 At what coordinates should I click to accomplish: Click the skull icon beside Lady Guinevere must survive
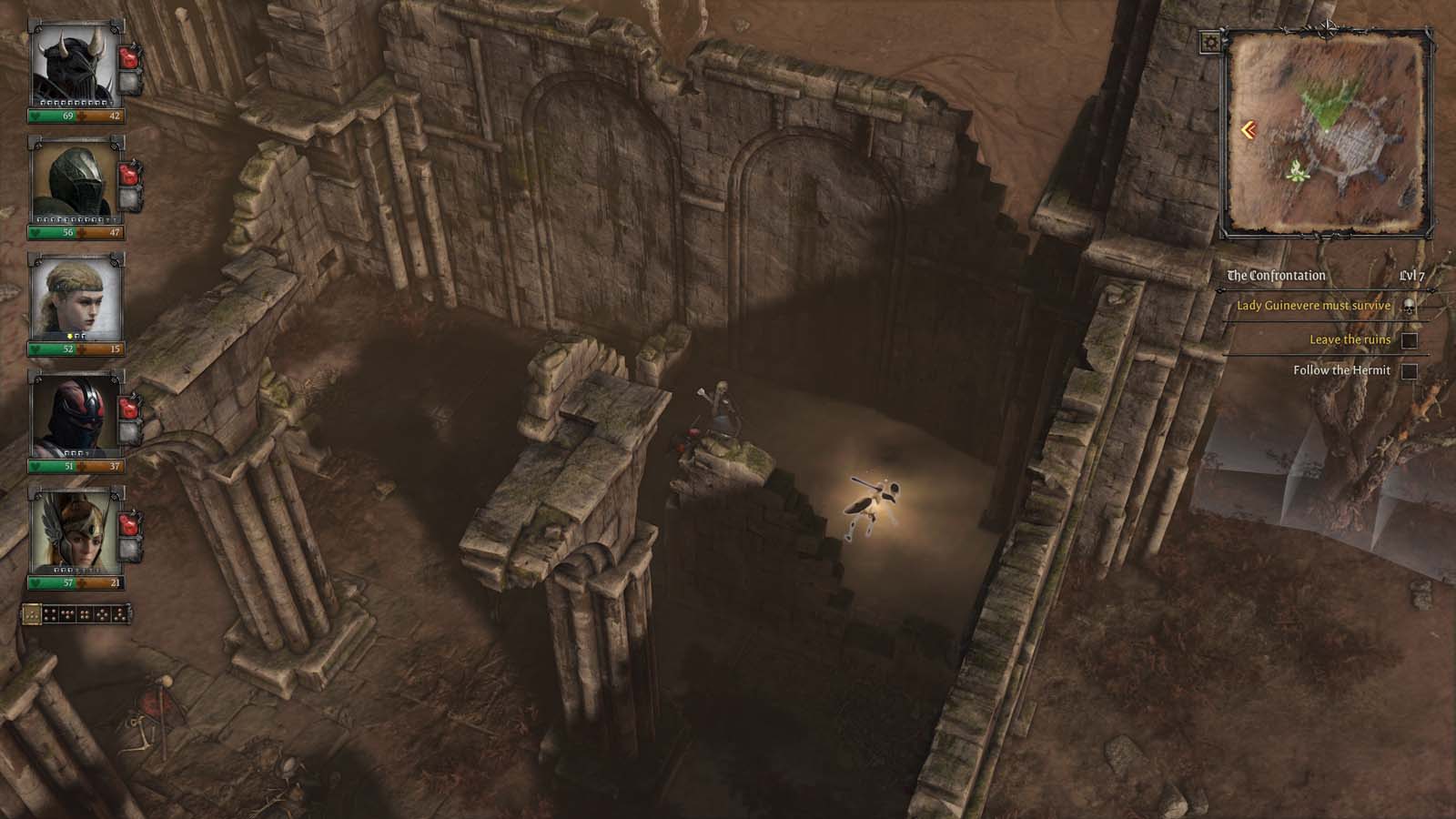[x=1409, y=306]
